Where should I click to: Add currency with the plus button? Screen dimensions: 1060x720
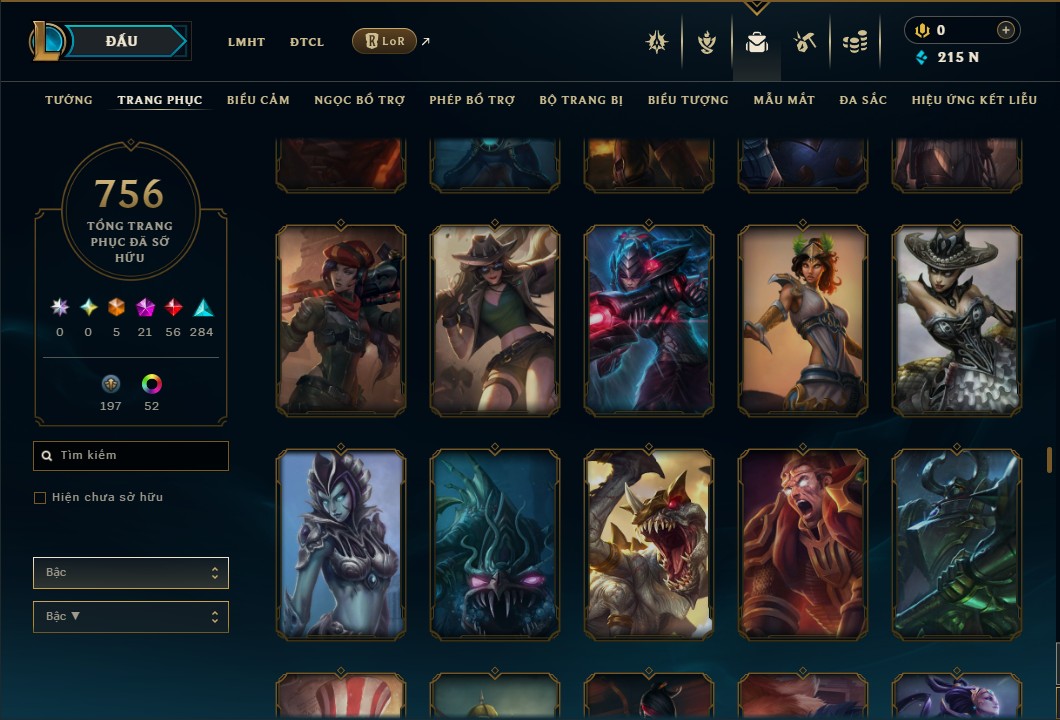click(1005, 31)
